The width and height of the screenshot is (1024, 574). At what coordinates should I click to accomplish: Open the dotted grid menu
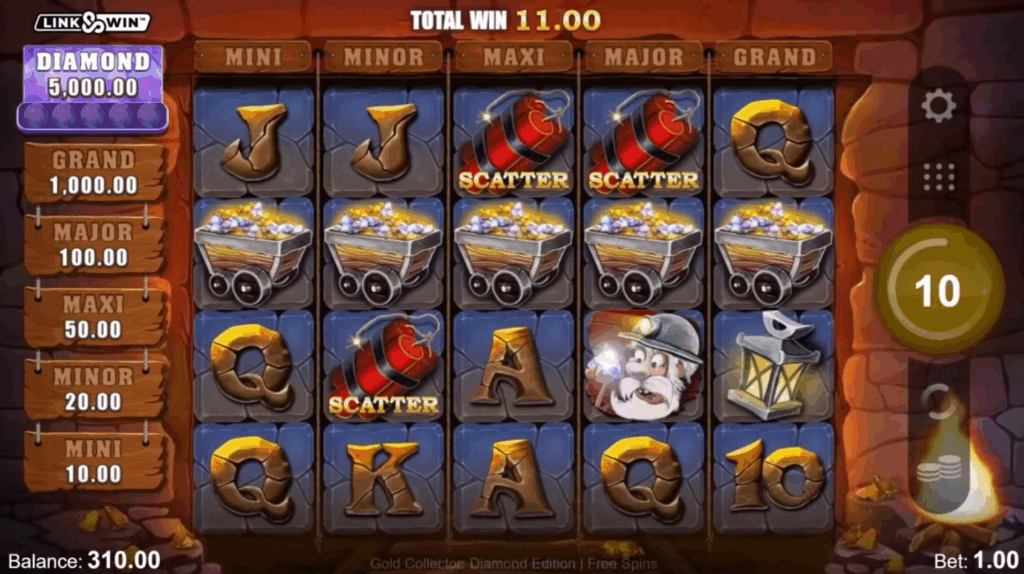coord(938,177)
